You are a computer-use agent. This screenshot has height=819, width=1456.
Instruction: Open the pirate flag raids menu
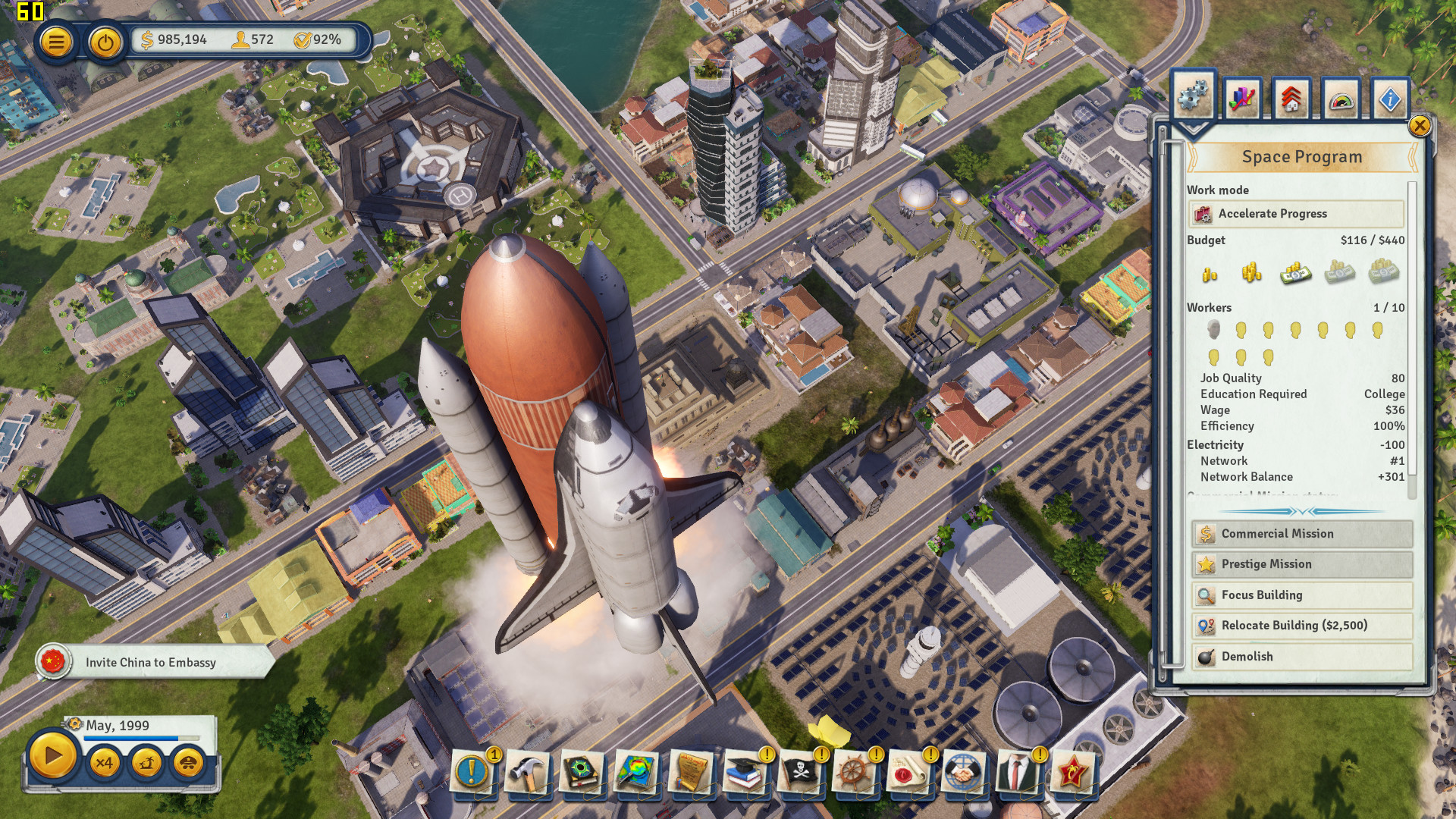click(x=799, y=773)
